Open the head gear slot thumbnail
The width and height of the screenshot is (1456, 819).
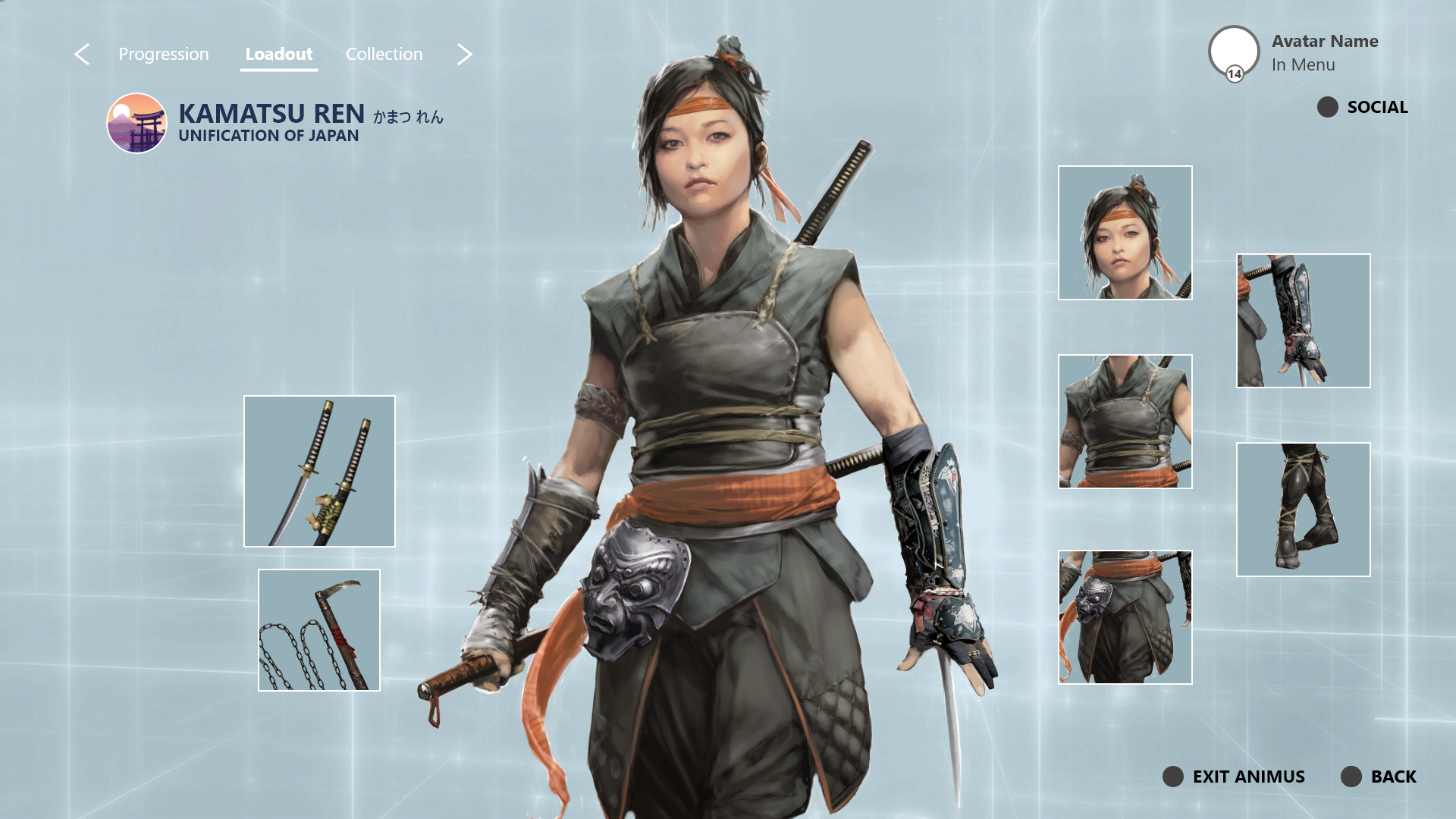pos(1125,233)
